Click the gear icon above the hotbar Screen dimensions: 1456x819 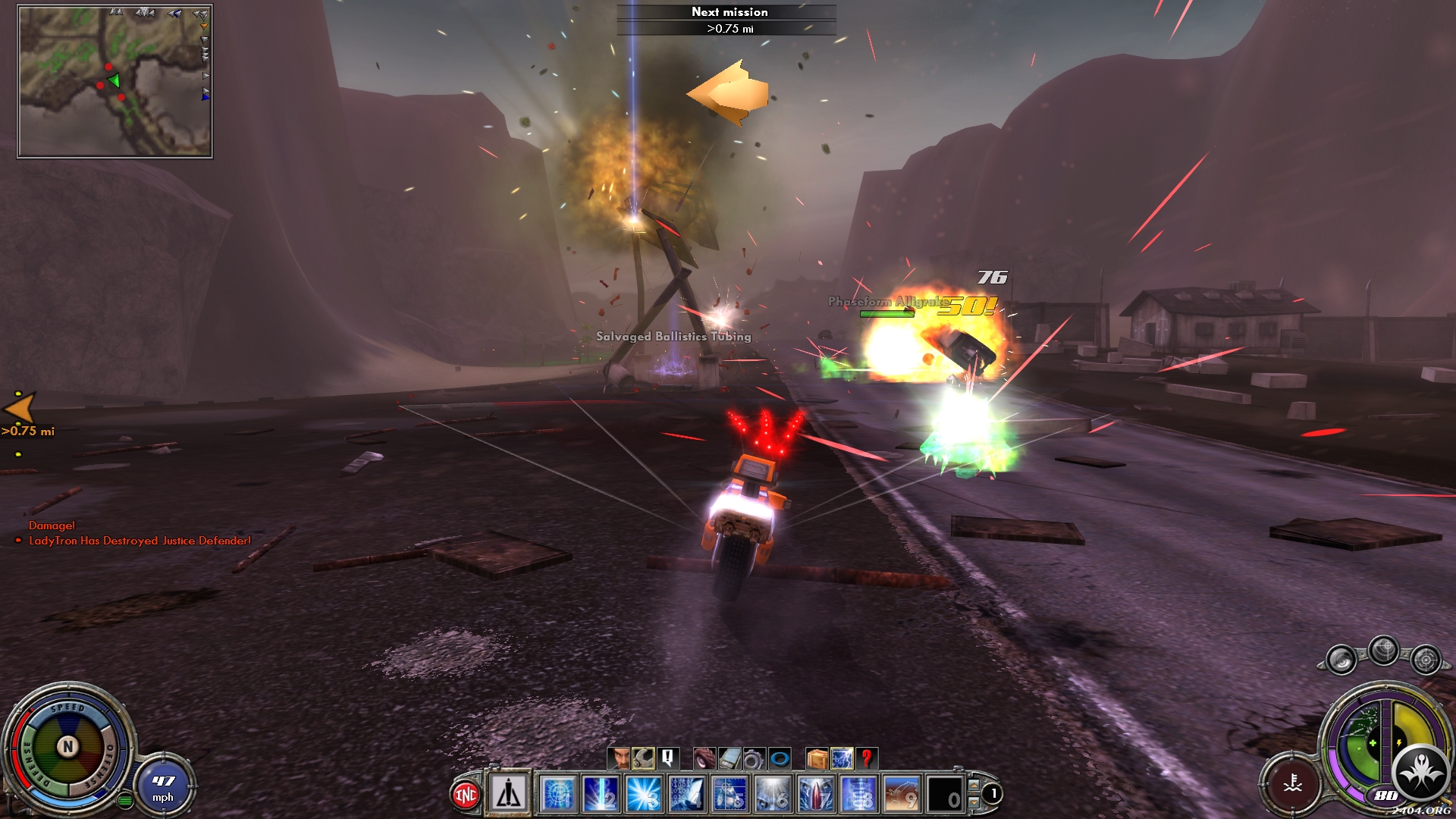tap(753, 758)
